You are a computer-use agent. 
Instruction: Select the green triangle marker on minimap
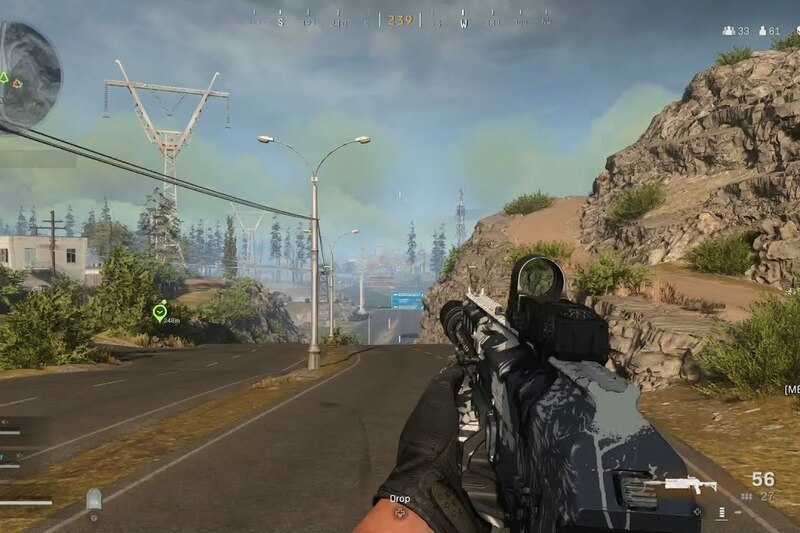[x=4, y=77]
